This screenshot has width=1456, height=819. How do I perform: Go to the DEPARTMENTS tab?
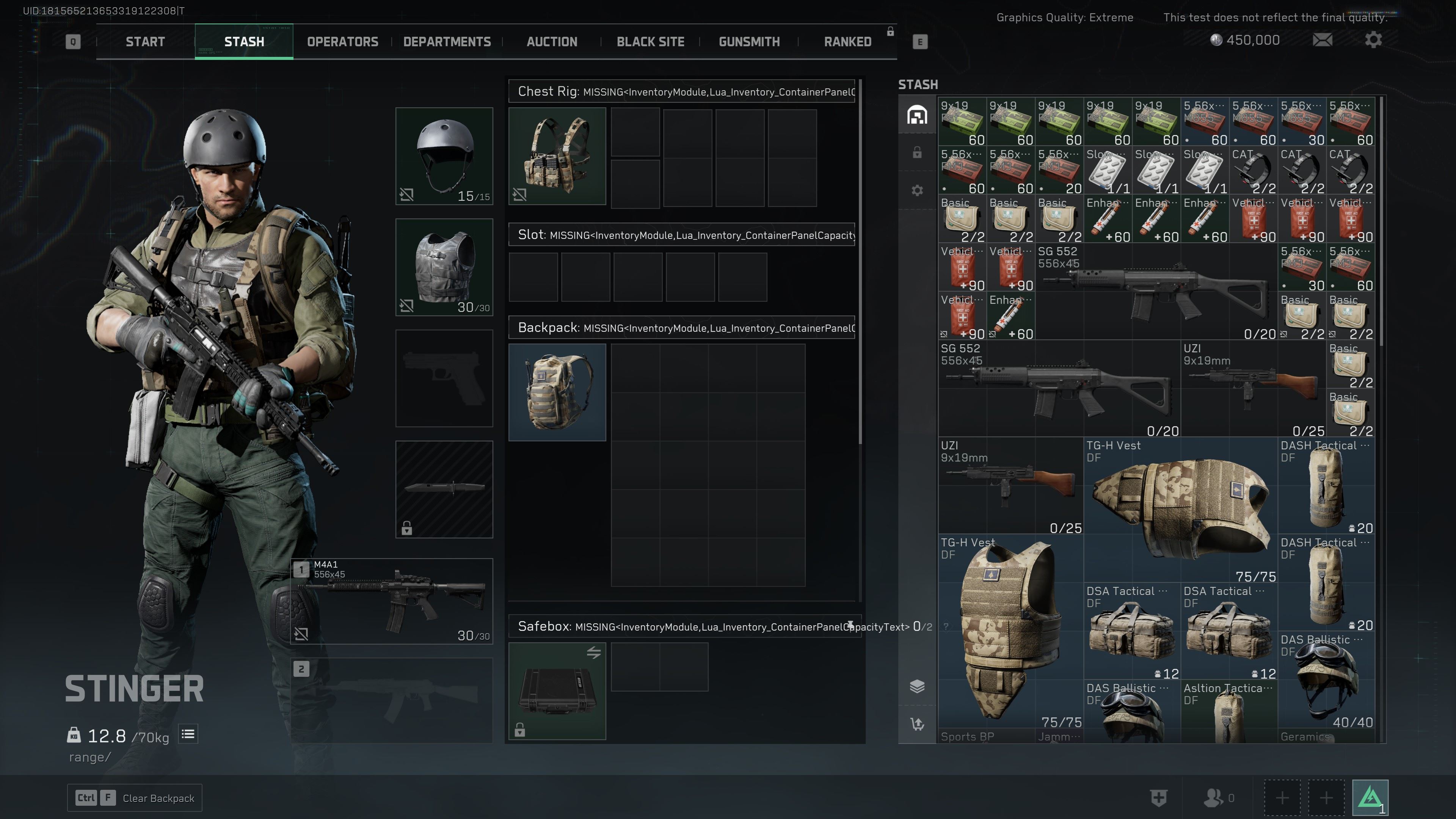[447, 42]
